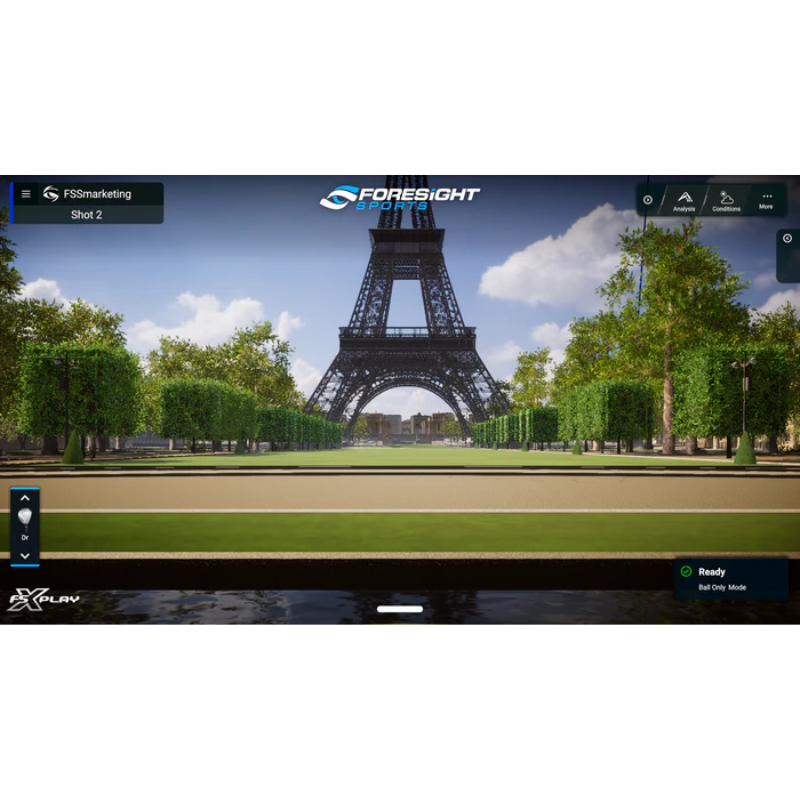The image size is (800, 800).
Task: Show the More options menu
Action: click(766, 200)
